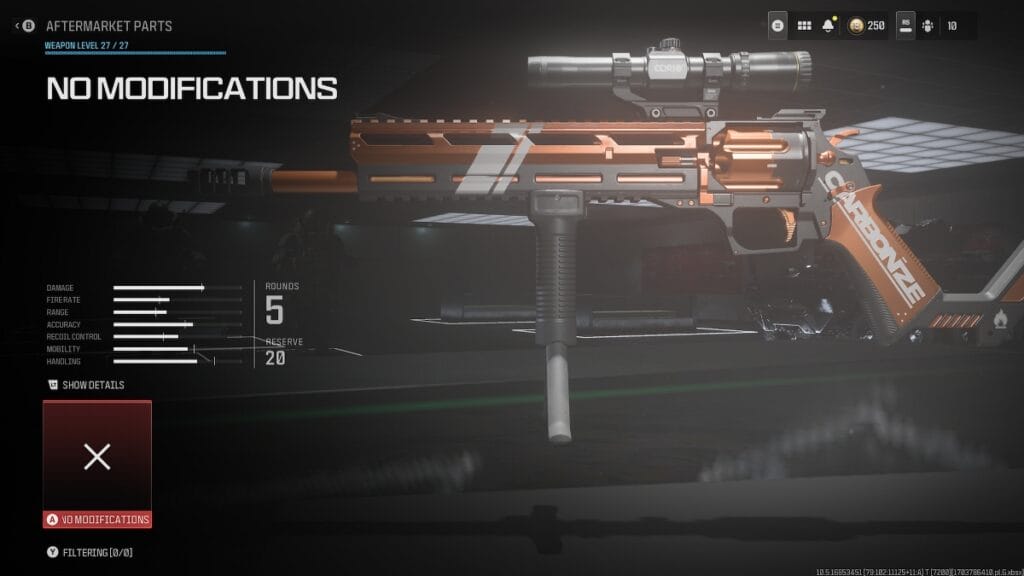This screenshot has height=576, width=1024.
Task: Open the notifications bell
Action: (828, 25)
